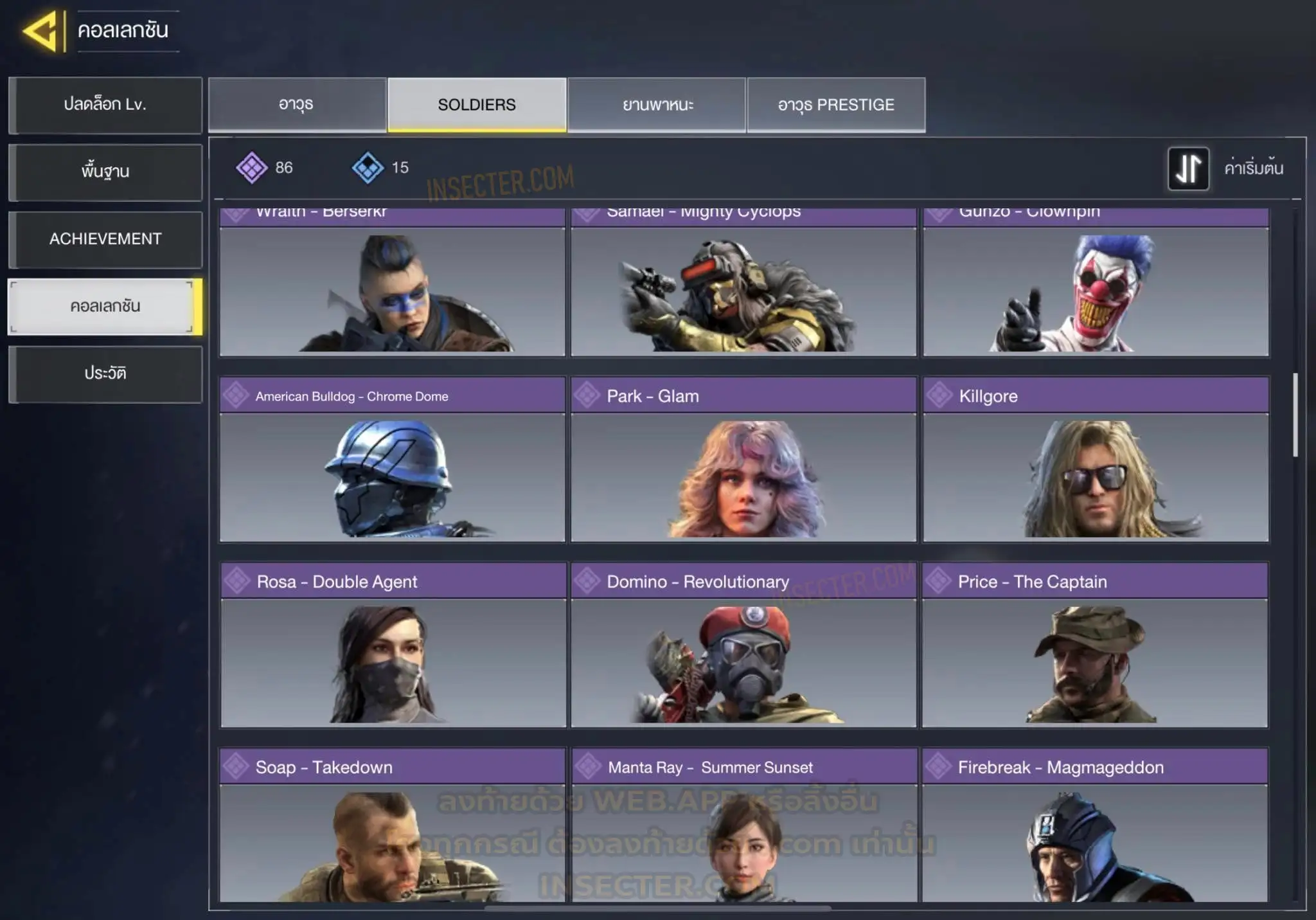The image size is (1316, 920).
Task: Click the sort order arrows button
Action: 1188,168
